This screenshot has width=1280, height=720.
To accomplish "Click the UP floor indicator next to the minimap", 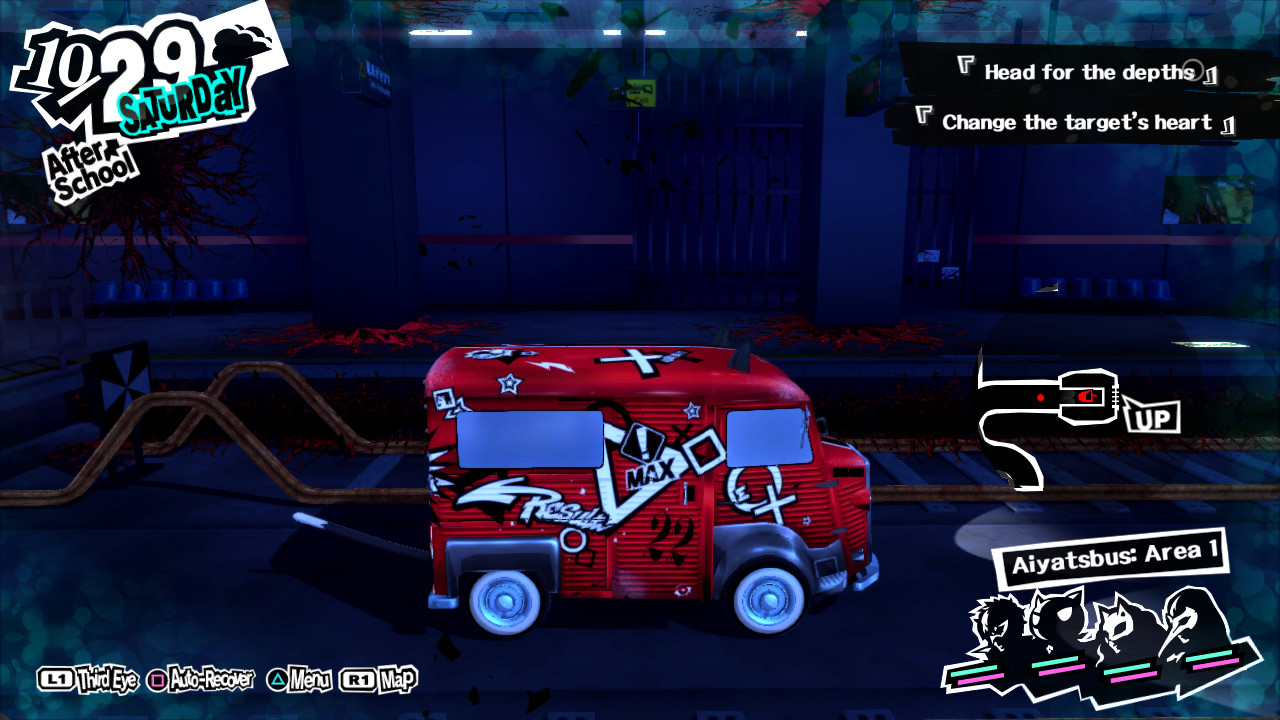I will pos(1155,418).
